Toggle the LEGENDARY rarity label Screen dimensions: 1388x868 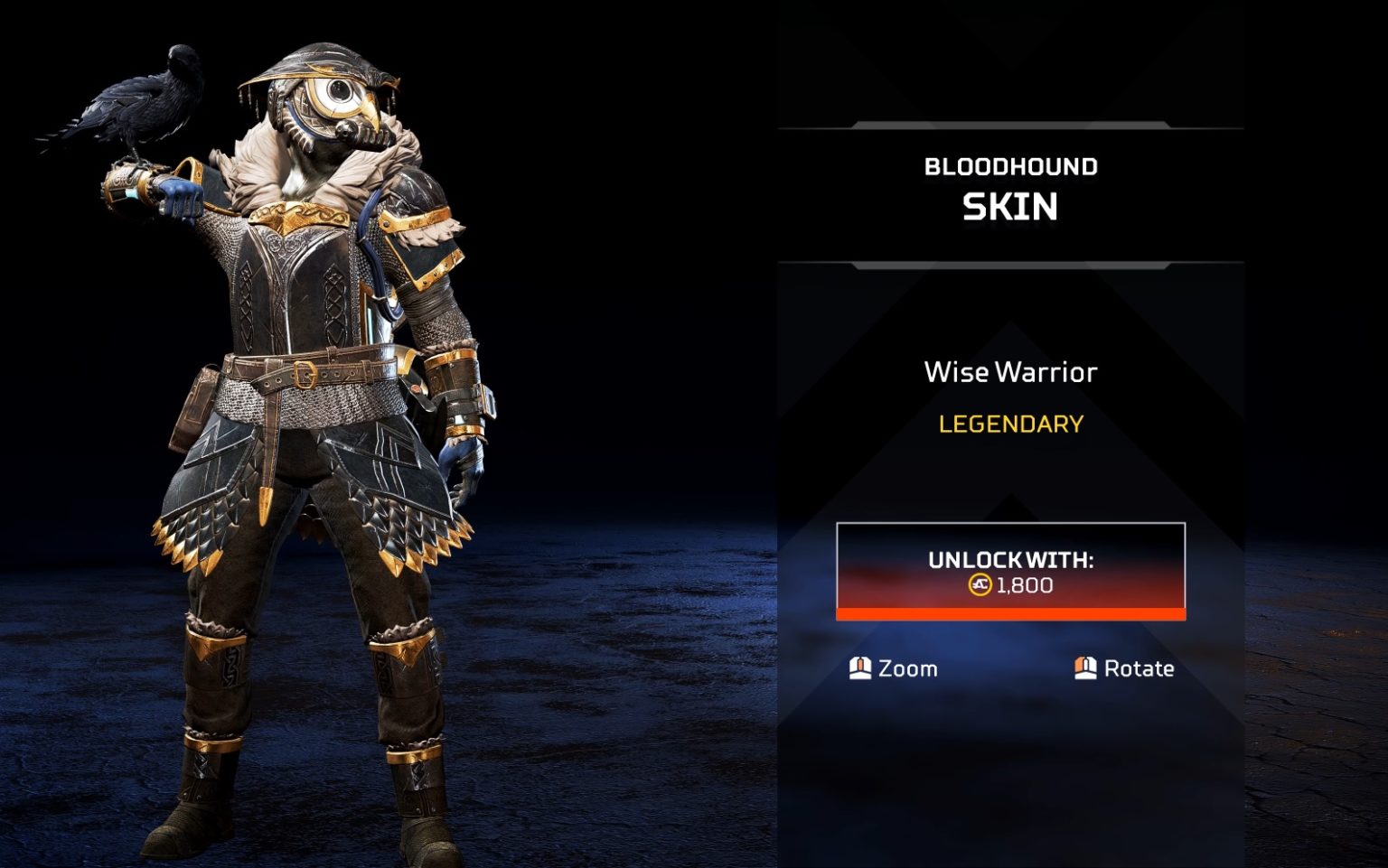coord(1009,425)
